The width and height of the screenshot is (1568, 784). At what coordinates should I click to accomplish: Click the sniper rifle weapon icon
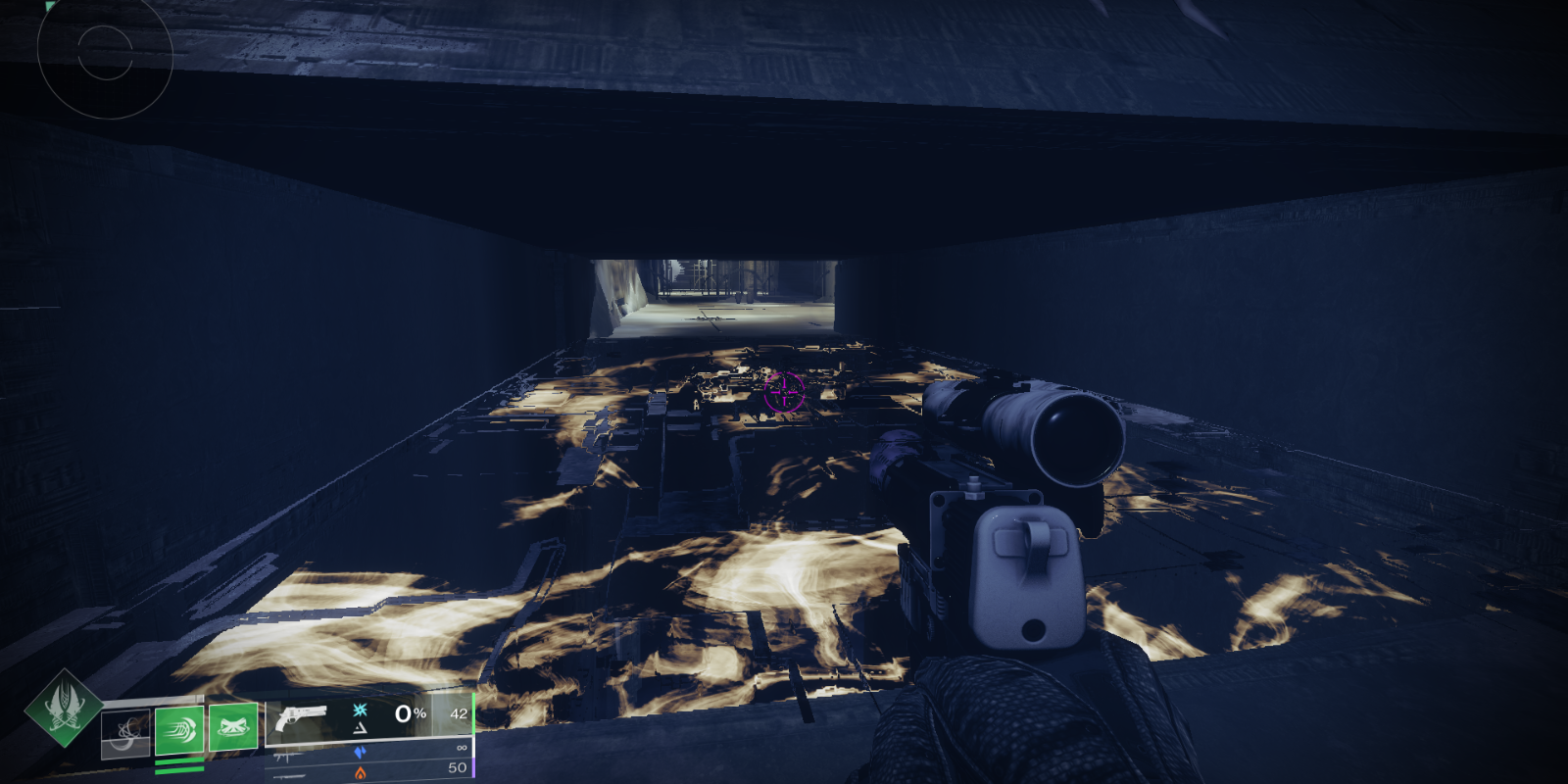point(289,777)
